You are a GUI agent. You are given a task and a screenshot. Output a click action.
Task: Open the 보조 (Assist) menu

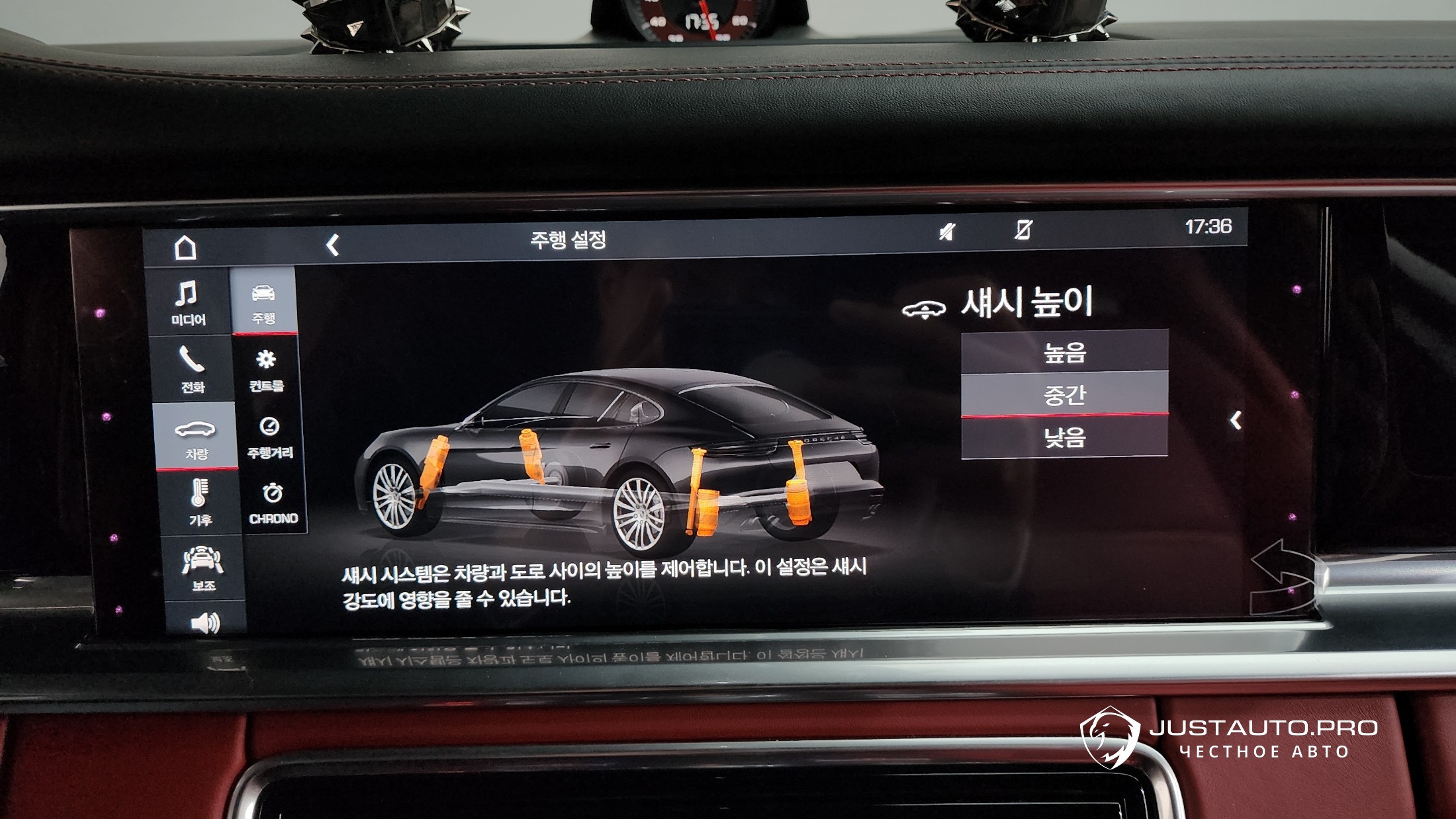tap(203, 568)
